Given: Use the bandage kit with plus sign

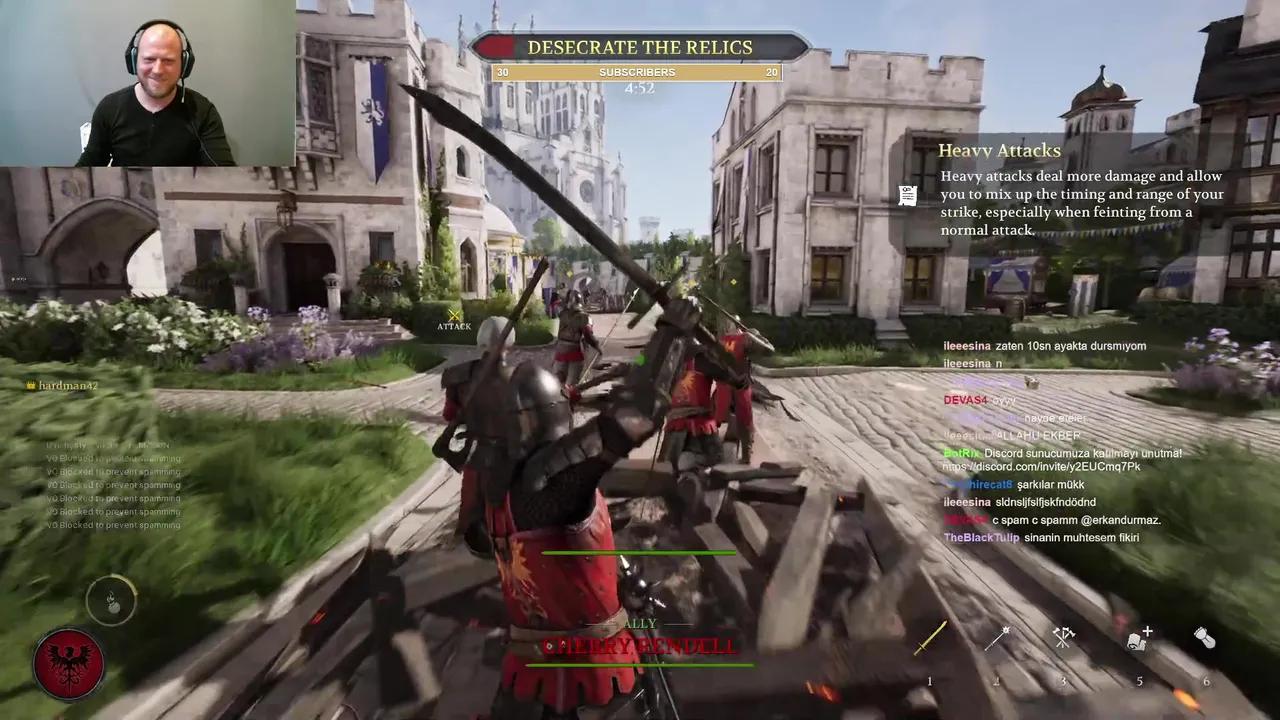Looking at the screenshot, I should tap(1140, 638).
